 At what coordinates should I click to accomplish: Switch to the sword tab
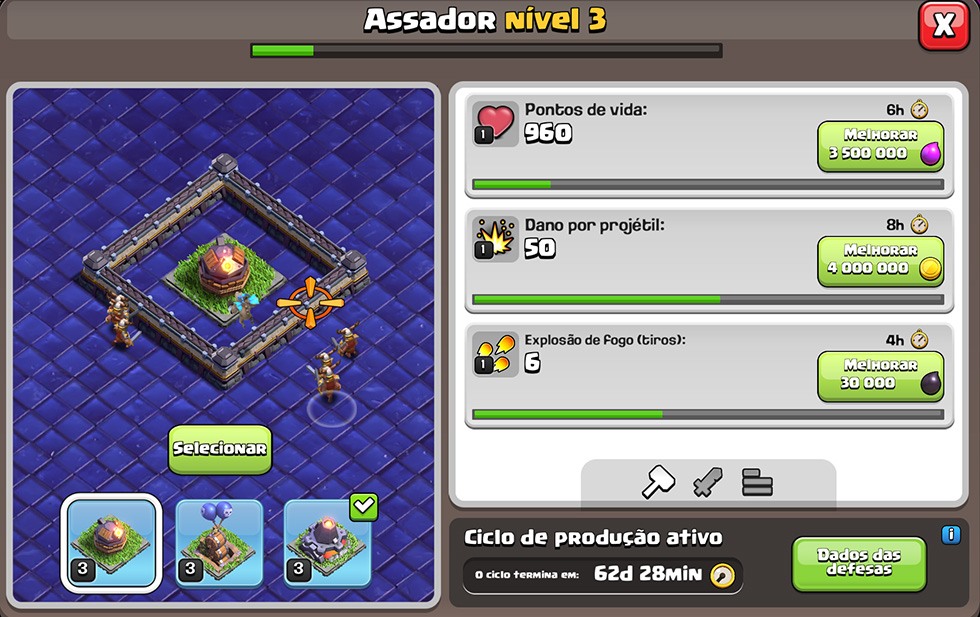tap(707, 483)
